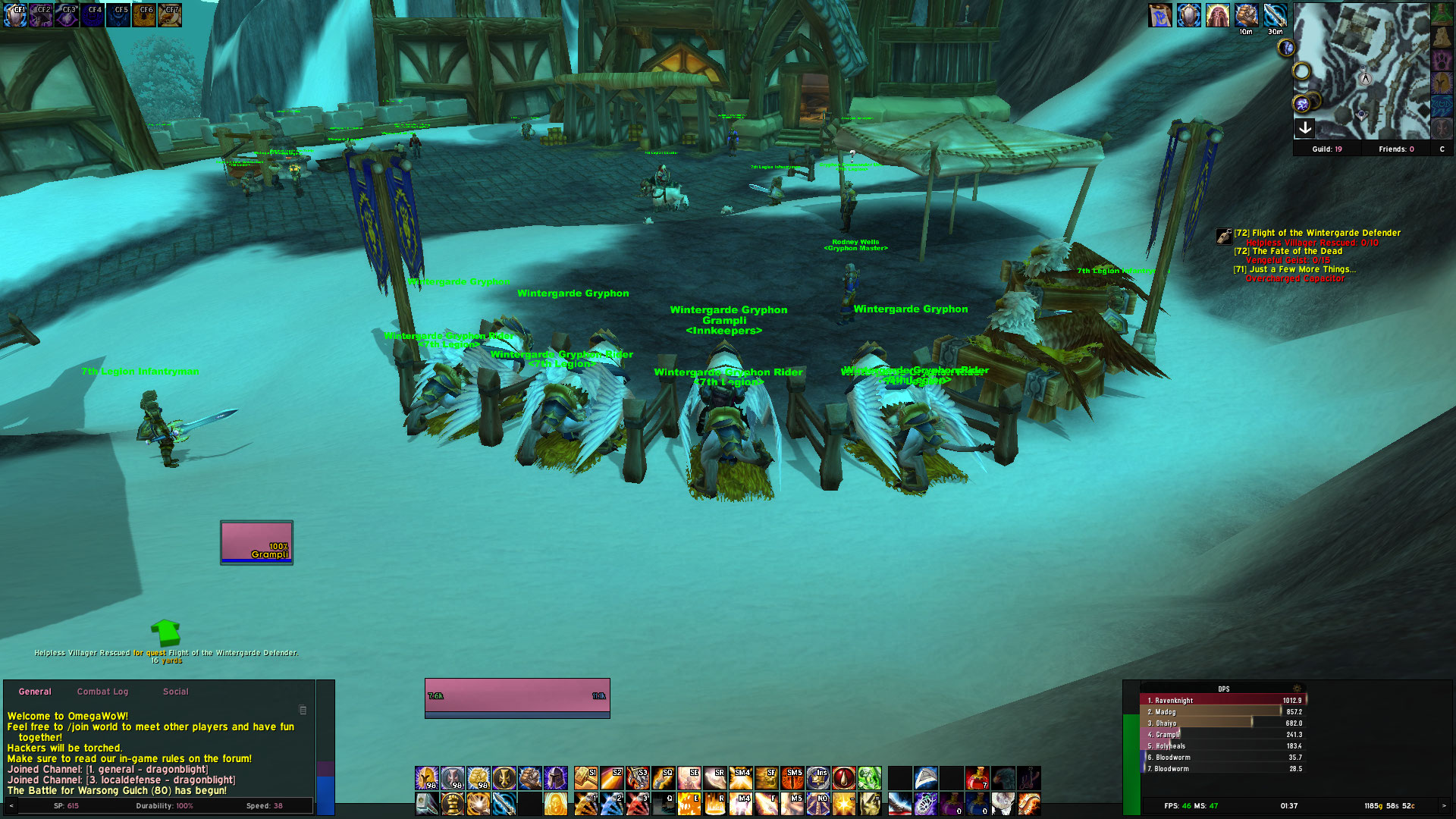
Task: Open the Social chat tab
Action: click(x=175, y=692)
